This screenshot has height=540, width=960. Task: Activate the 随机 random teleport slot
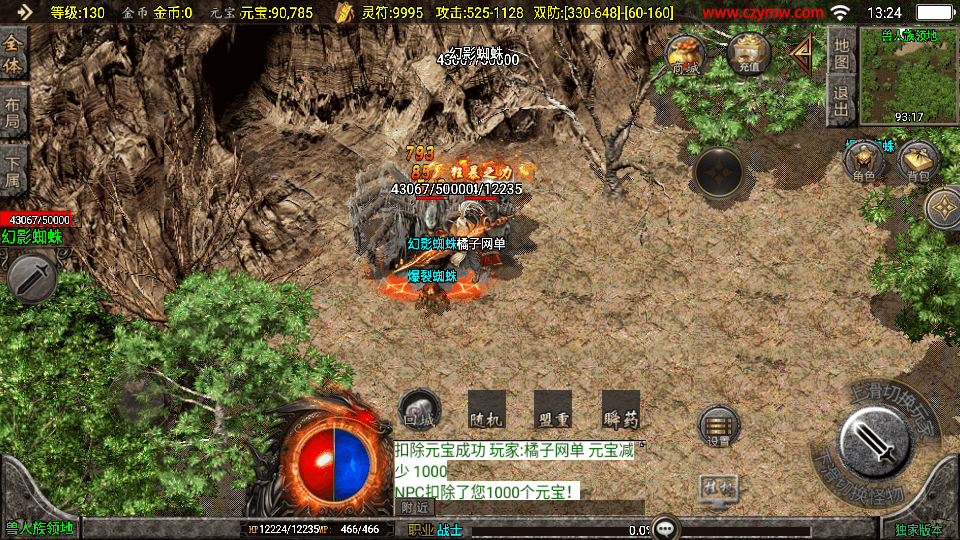[x=485, y=409]
